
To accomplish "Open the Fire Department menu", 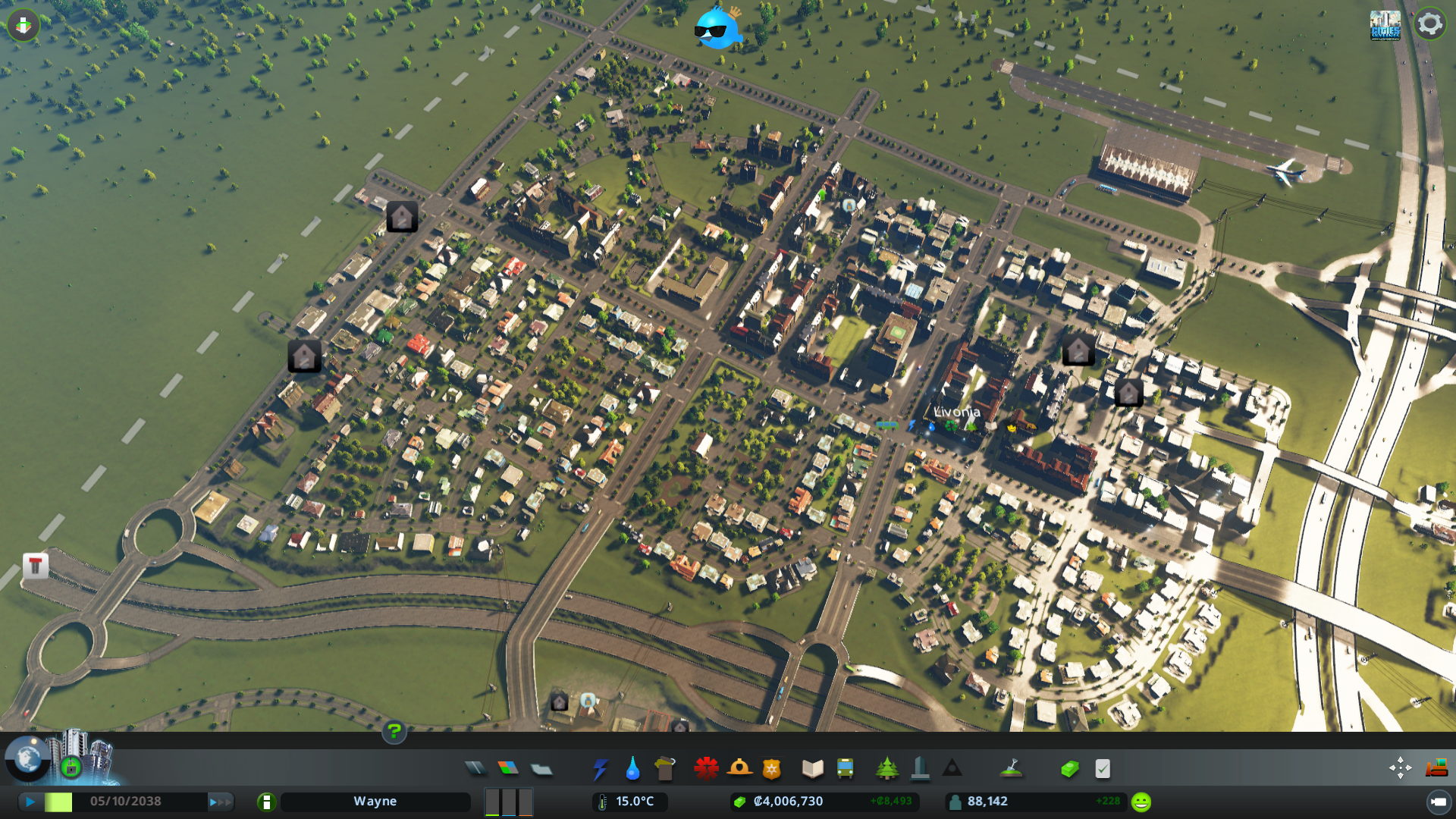I will 741,767.
